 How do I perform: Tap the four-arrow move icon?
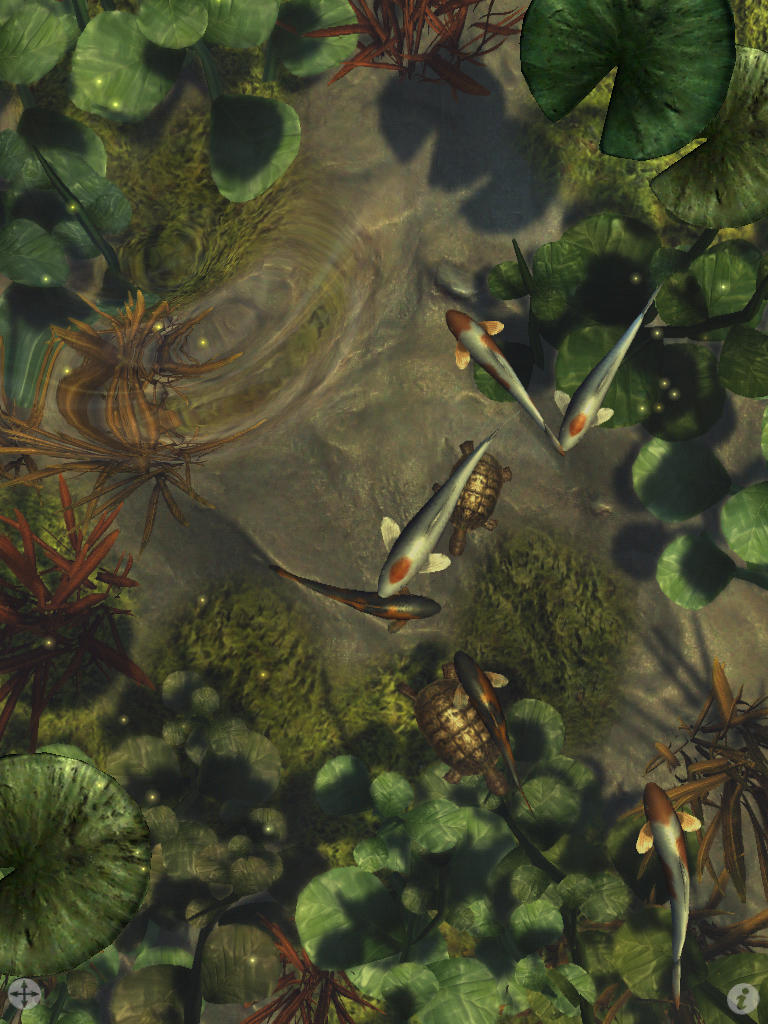pos(24,994)
